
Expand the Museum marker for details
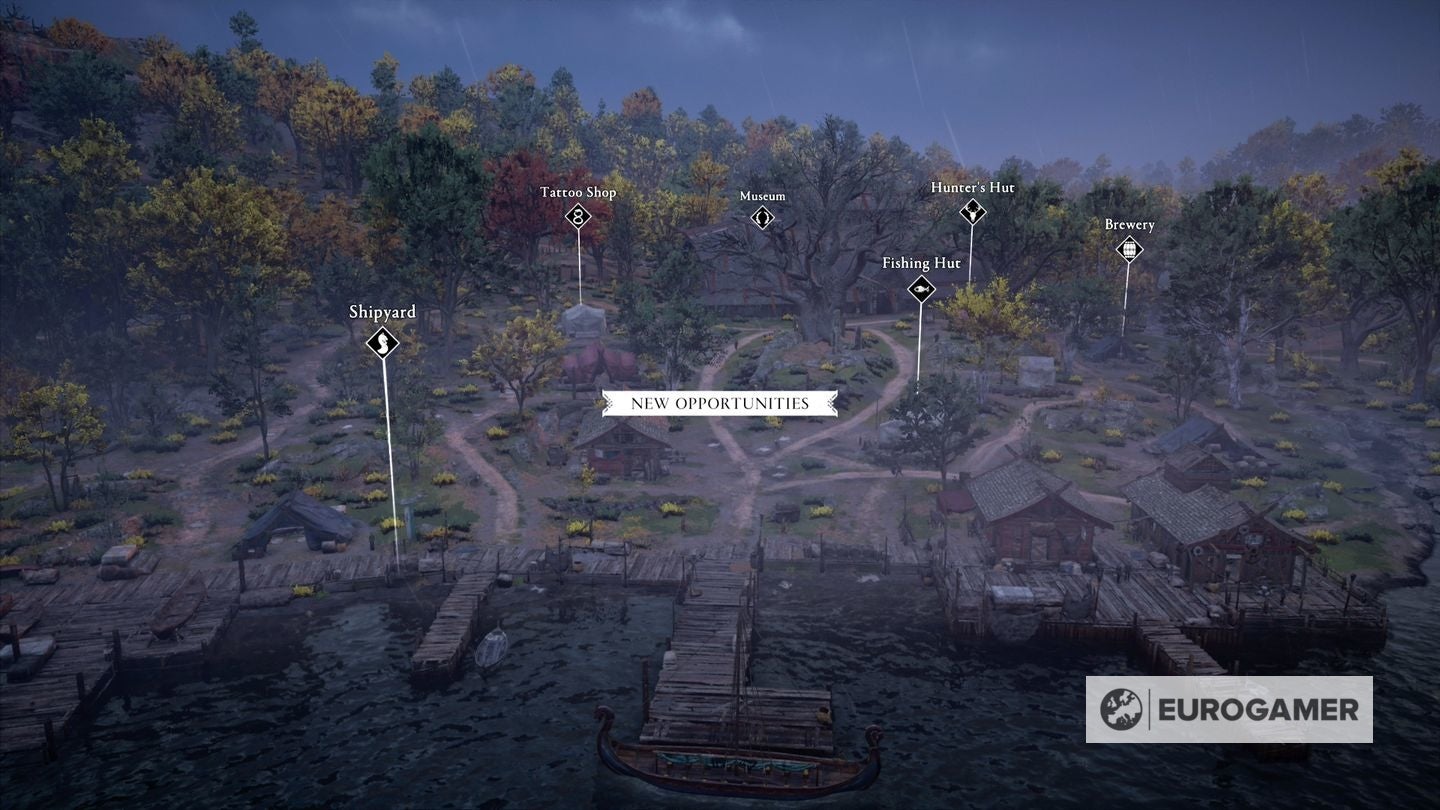click(763, 216)
